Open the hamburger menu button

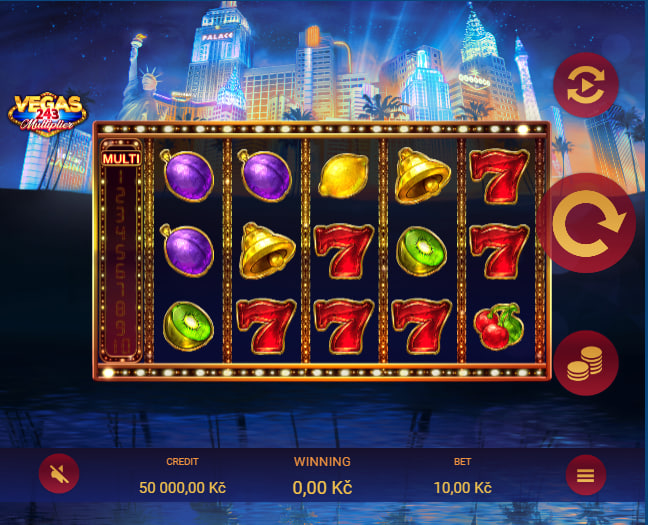(x=586, y=475)
